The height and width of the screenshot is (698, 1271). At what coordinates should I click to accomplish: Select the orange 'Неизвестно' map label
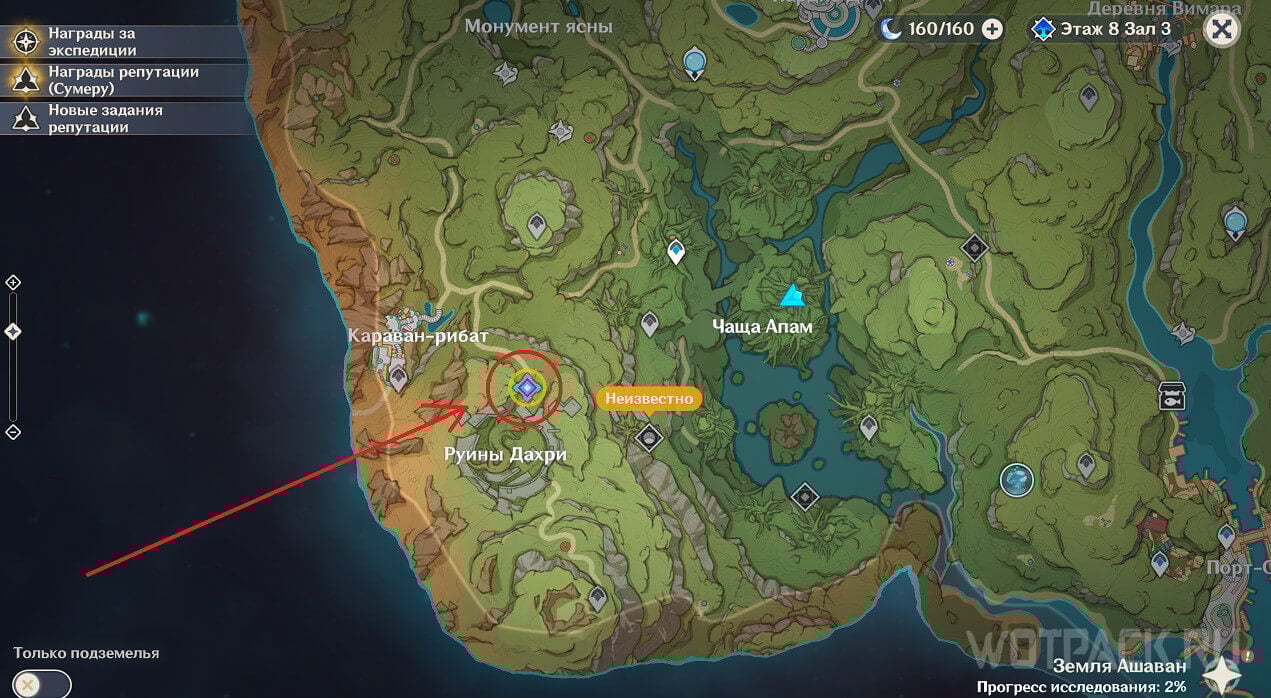coord(648,398)
